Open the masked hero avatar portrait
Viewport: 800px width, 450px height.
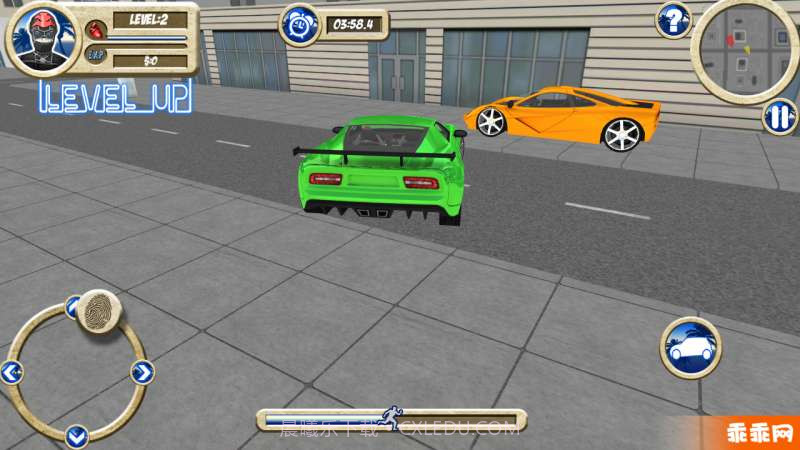pos(43,38)
